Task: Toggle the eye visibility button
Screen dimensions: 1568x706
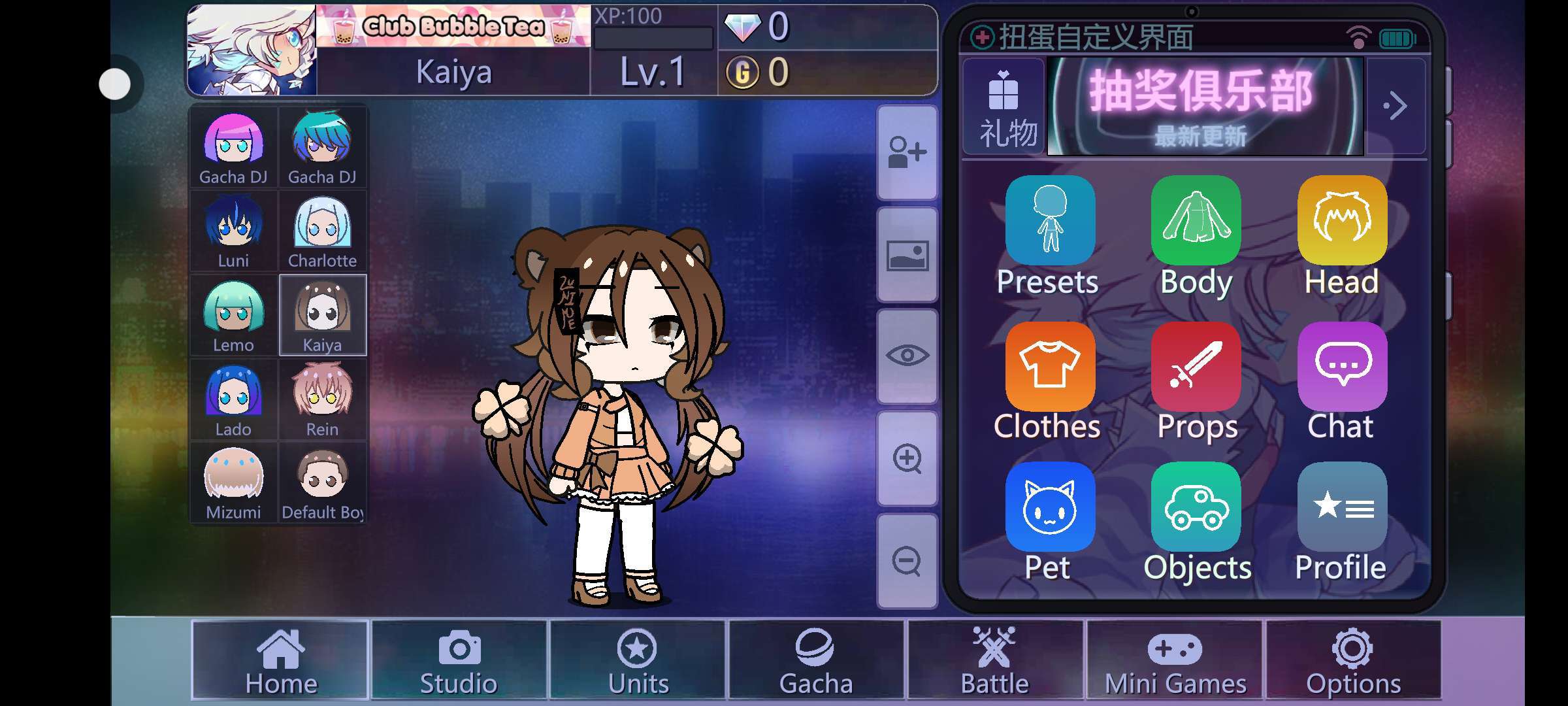Action: click(x=907, y=356)
